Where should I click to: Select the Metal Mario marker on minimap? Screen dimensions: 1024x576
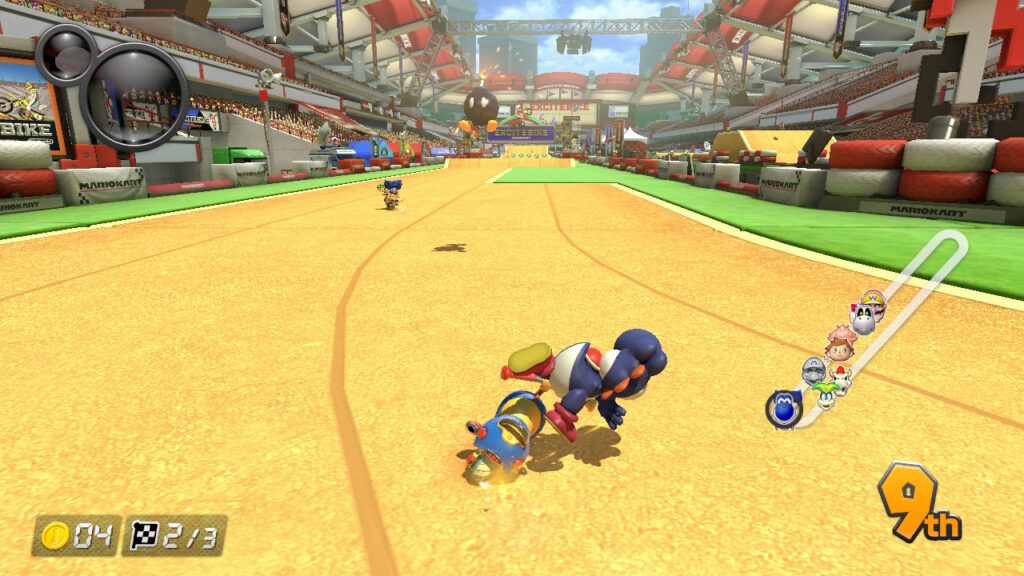pyautogui.click(x=813, y=373)
